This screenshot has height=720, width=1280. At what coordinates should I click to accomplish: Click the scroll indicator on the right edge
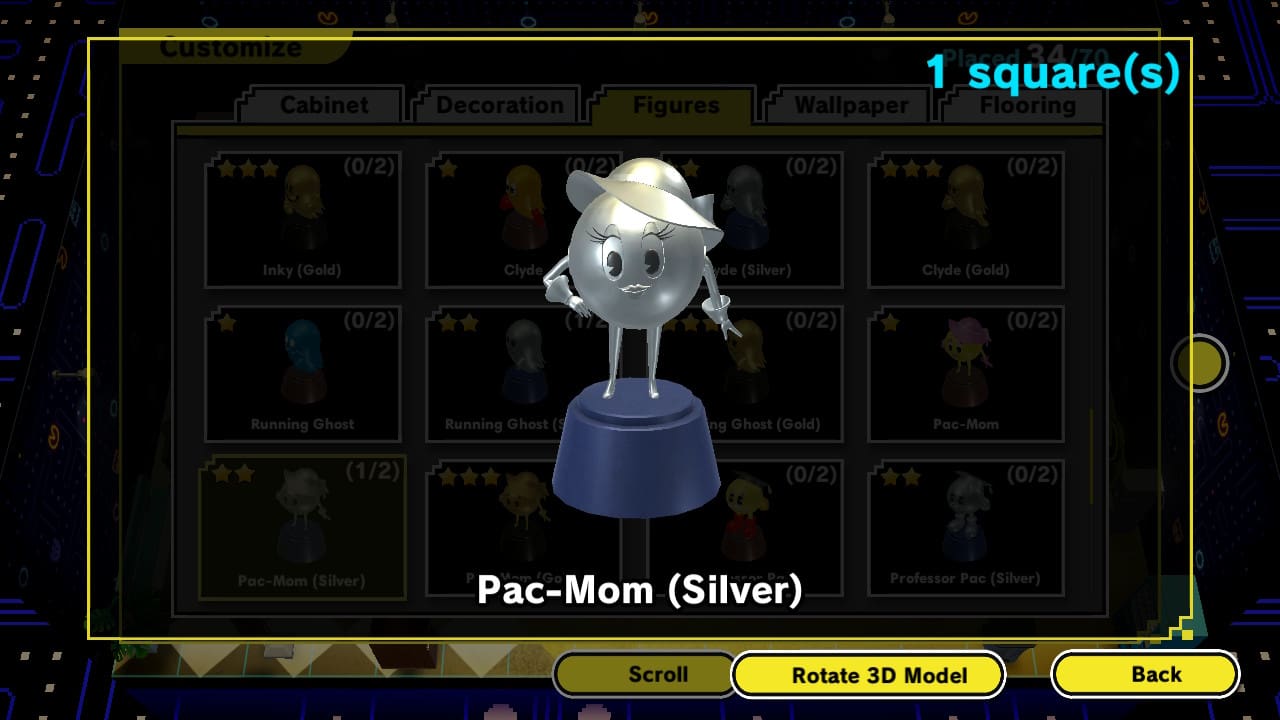pos(1199,363)
